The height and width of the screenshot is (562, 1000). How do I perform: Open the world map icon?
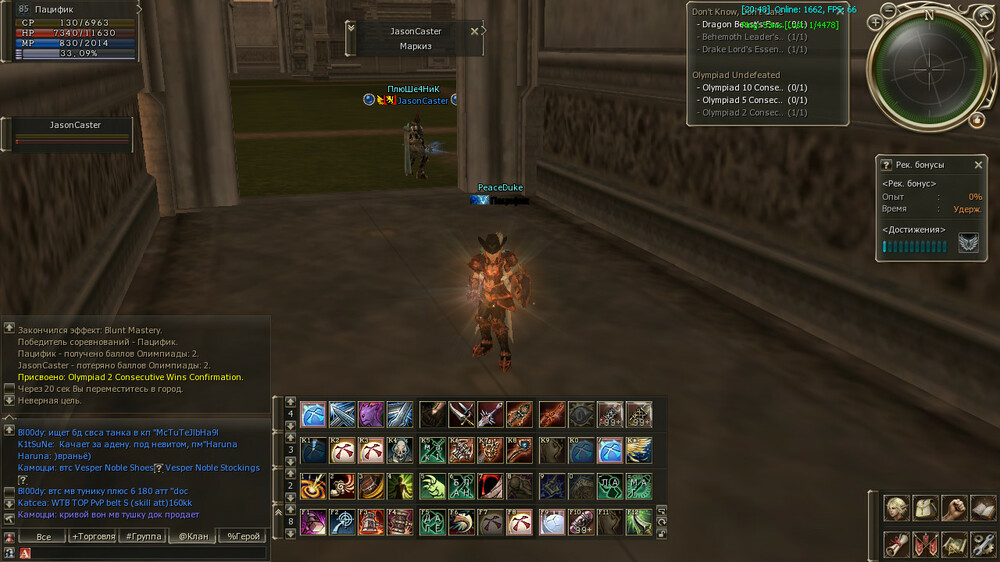[954, 544]
